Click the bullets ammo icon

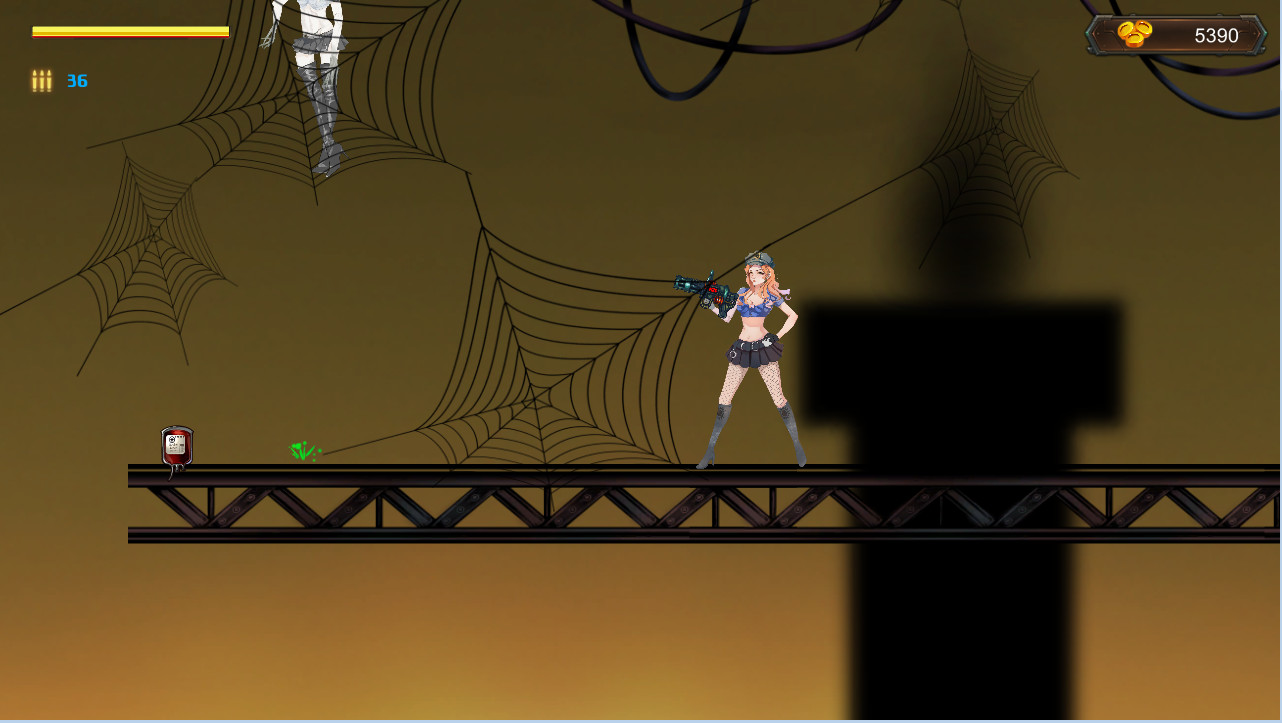41,81
